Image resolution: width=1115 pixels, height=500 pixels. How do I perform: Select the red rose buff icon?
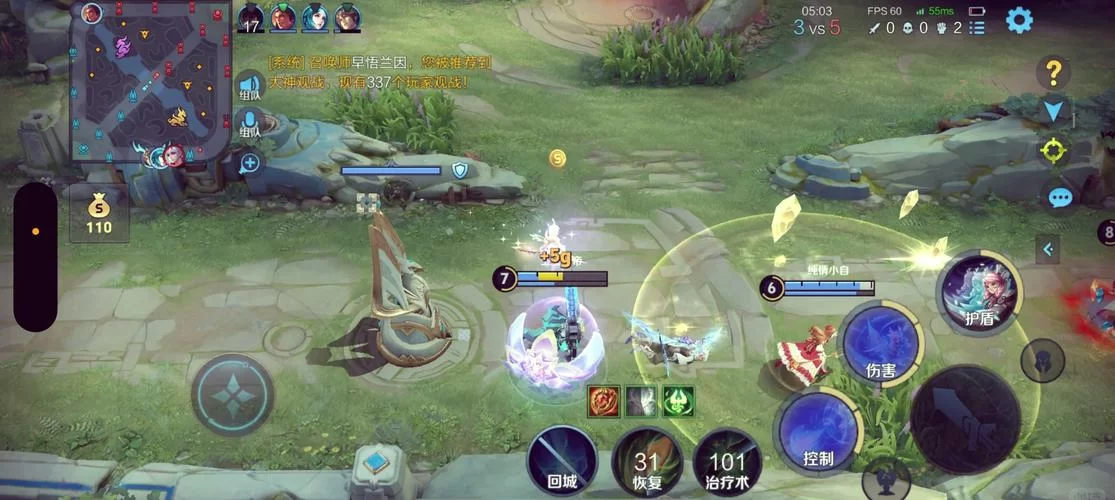click(602, 401)
